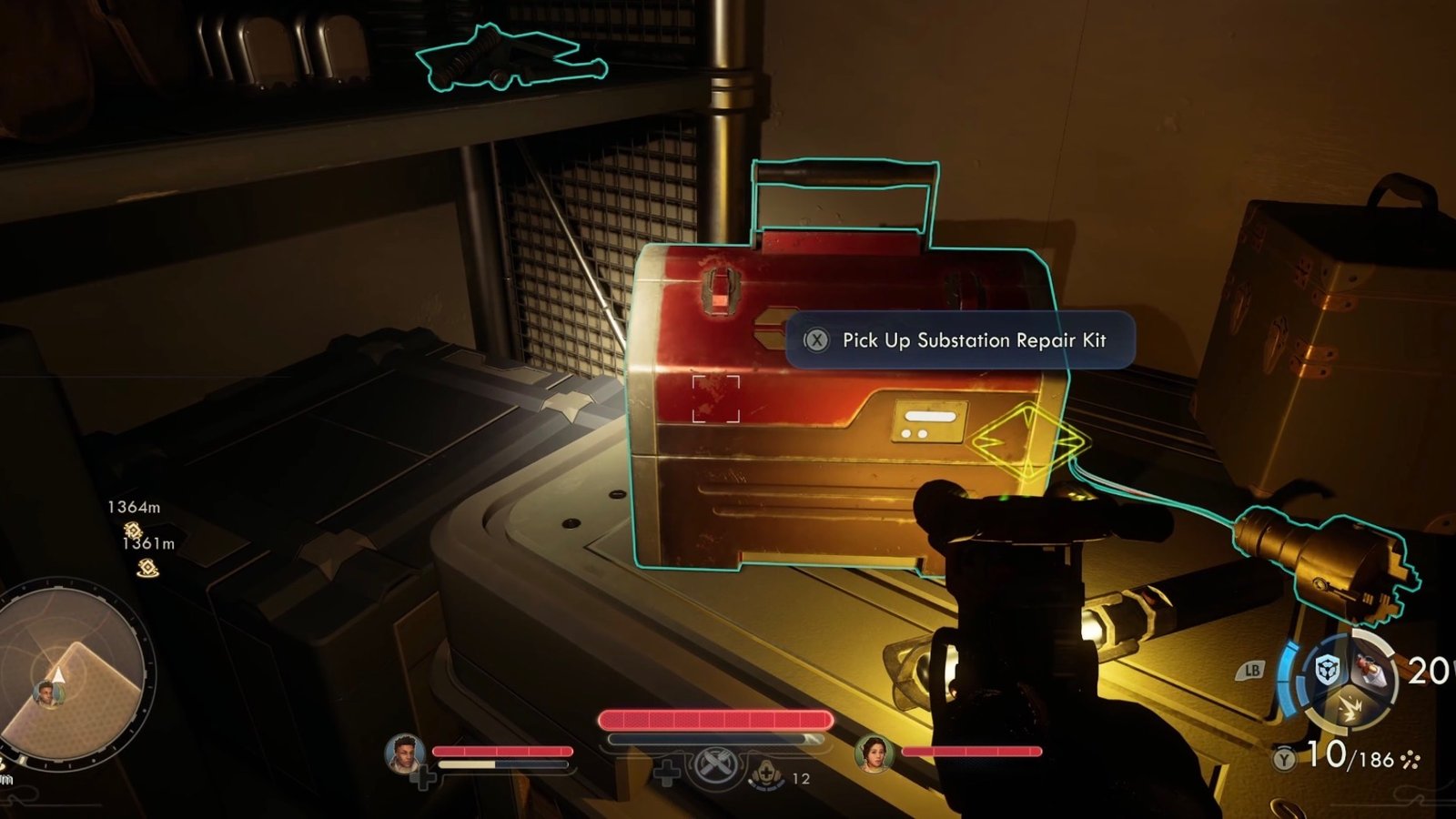Click the crossed-tools medical inhaler icon
The height and width of the screenshot is (819, 1456).
716,766
